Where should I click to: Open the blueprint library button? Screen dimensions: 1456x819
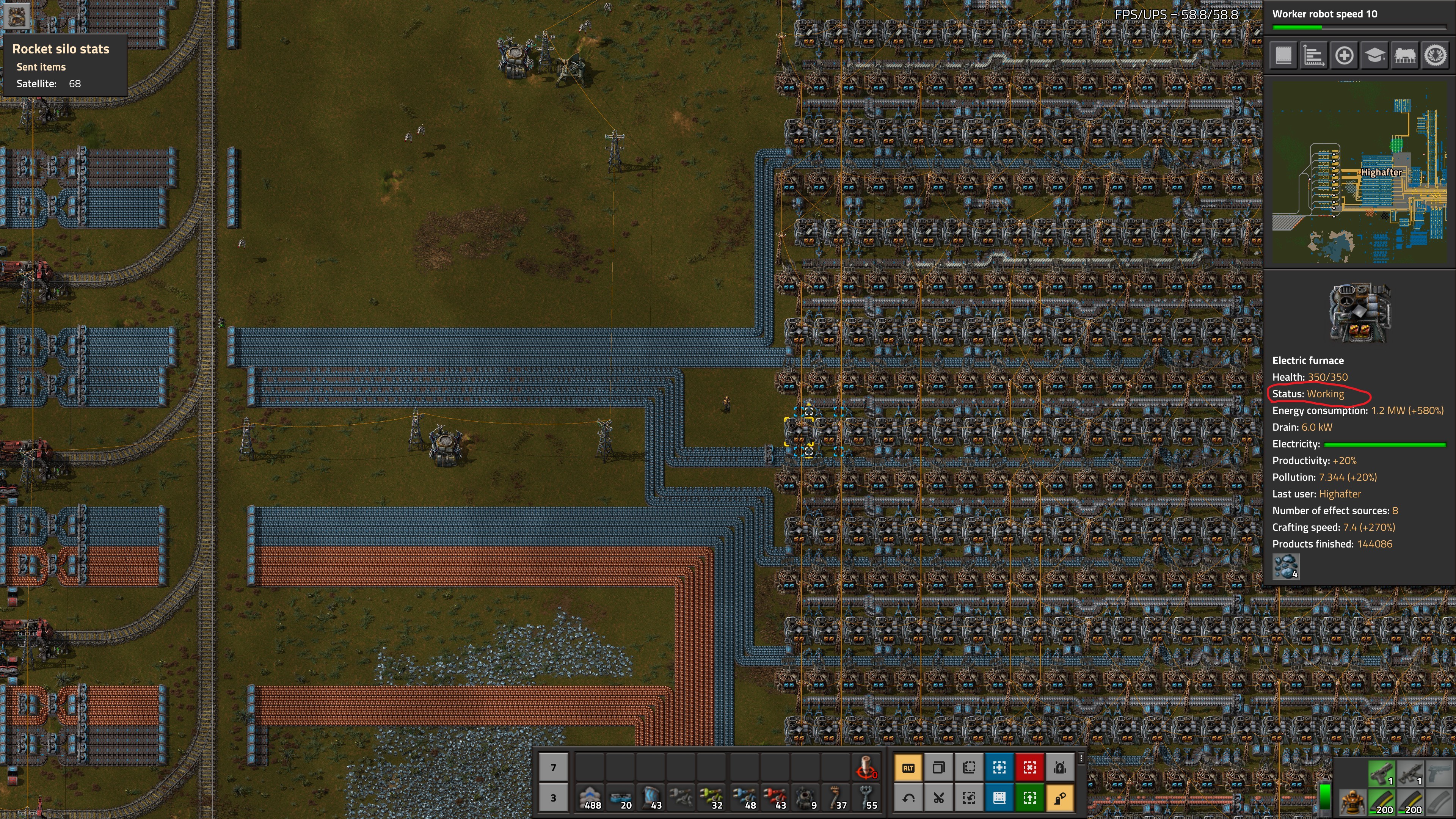[x=1283, y=55]
